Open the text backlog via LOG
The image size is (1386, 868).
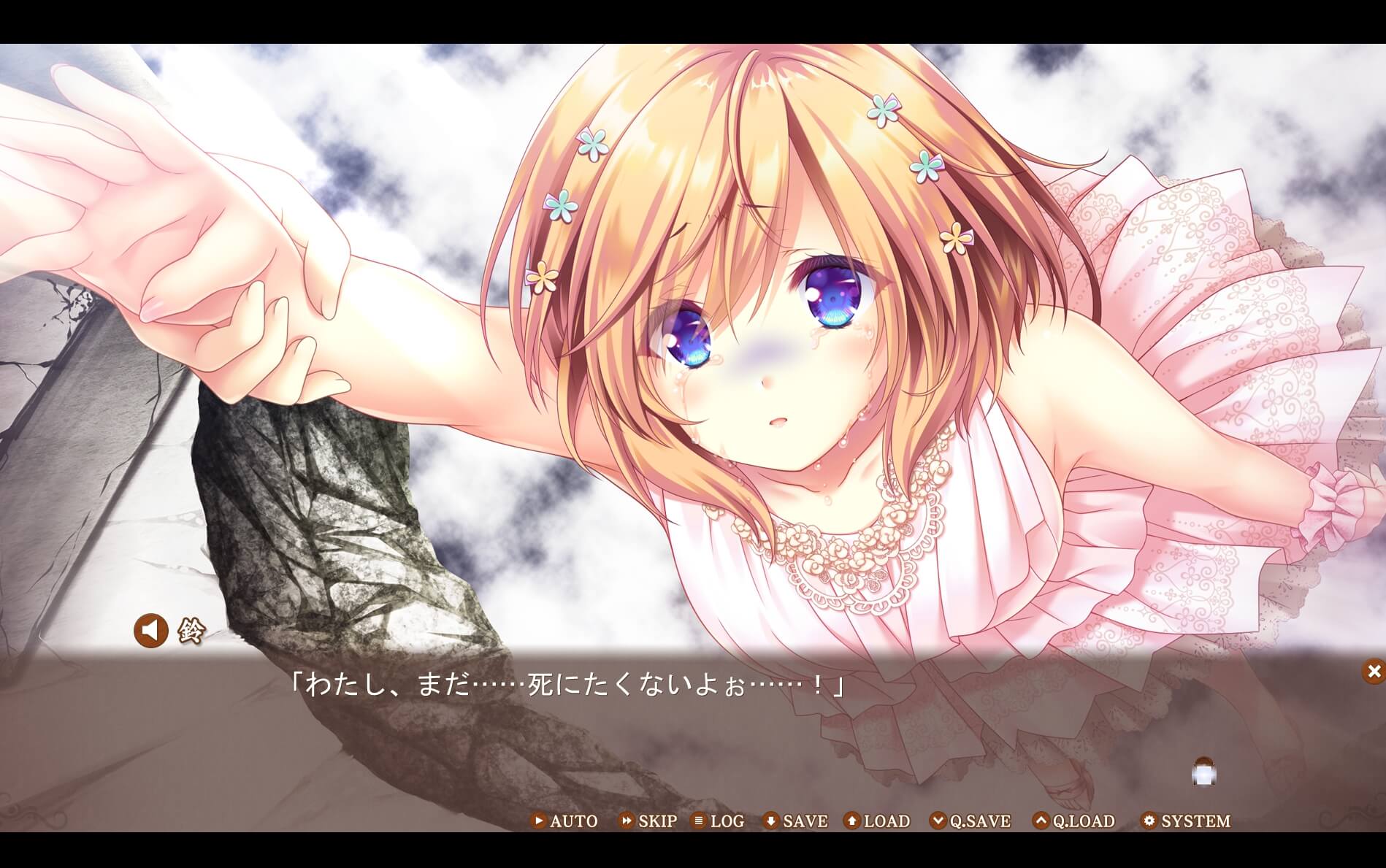(x=728, y=821)
